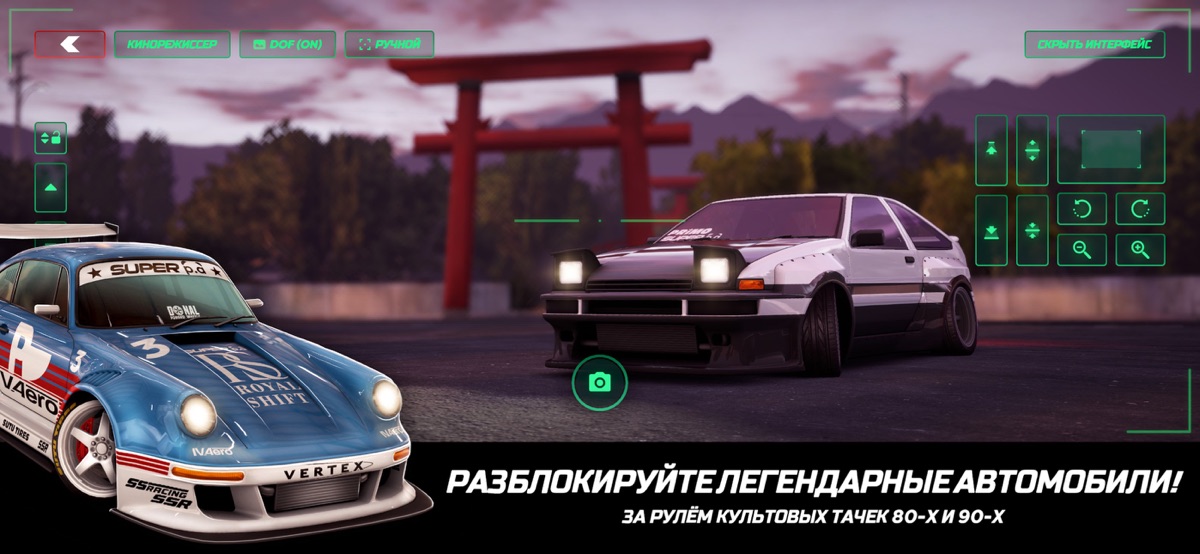Rotate camera clockwise

click(1140, 209)
